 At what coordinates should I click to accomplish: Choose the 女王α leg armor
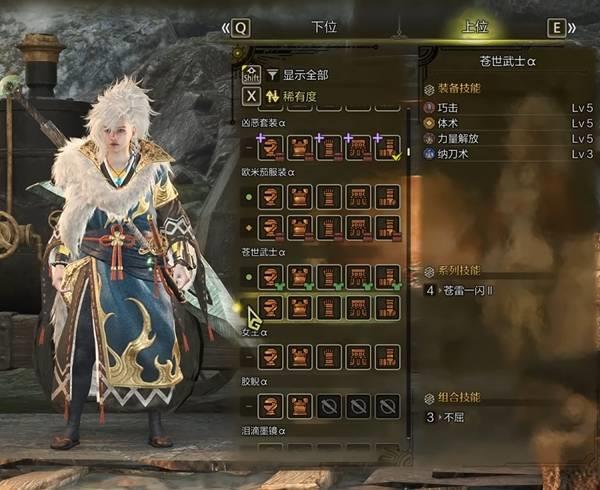387,356
